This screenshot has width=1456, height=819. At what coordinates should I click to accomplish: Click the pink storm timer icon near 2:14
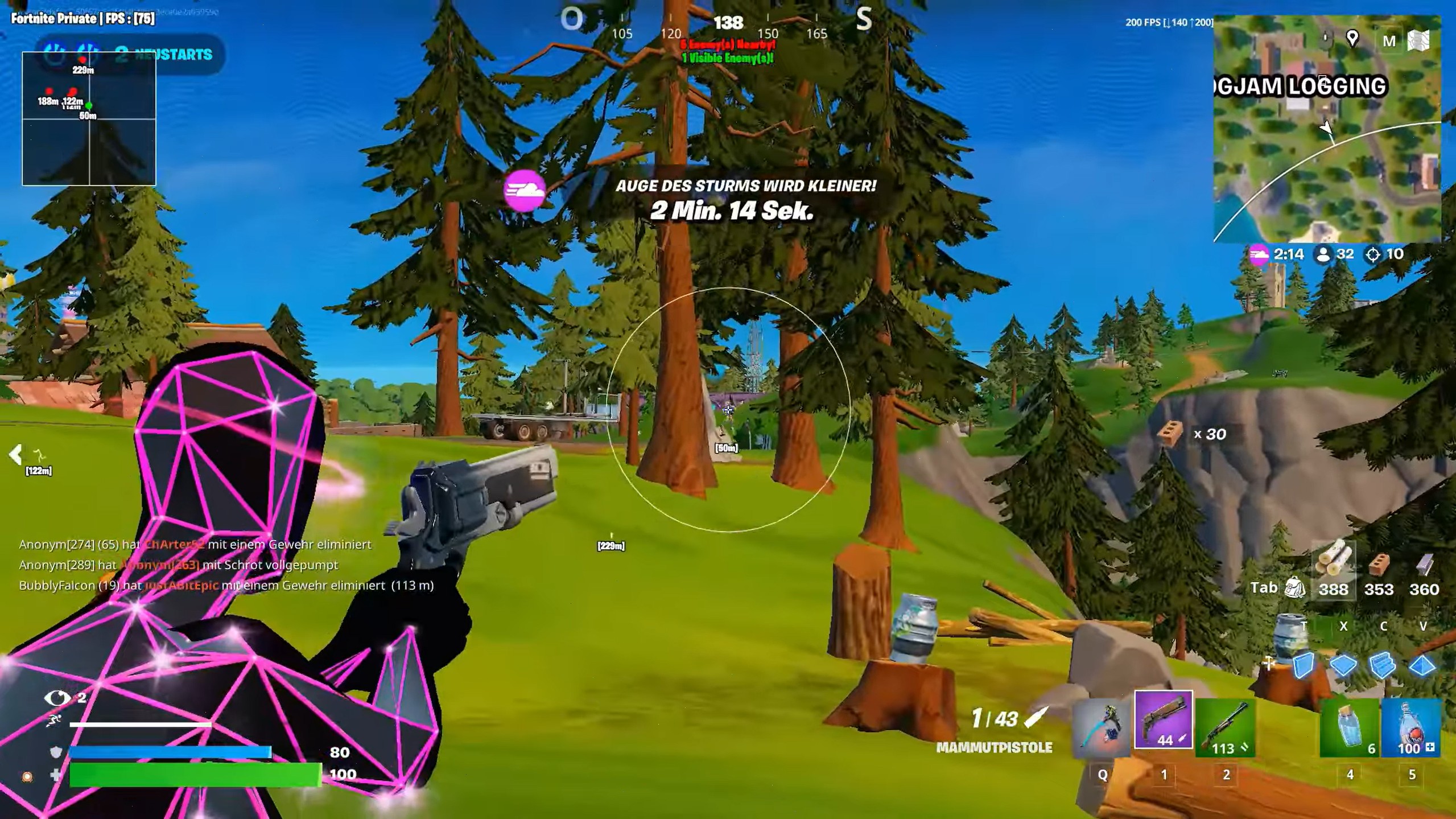pos(1260,254)
